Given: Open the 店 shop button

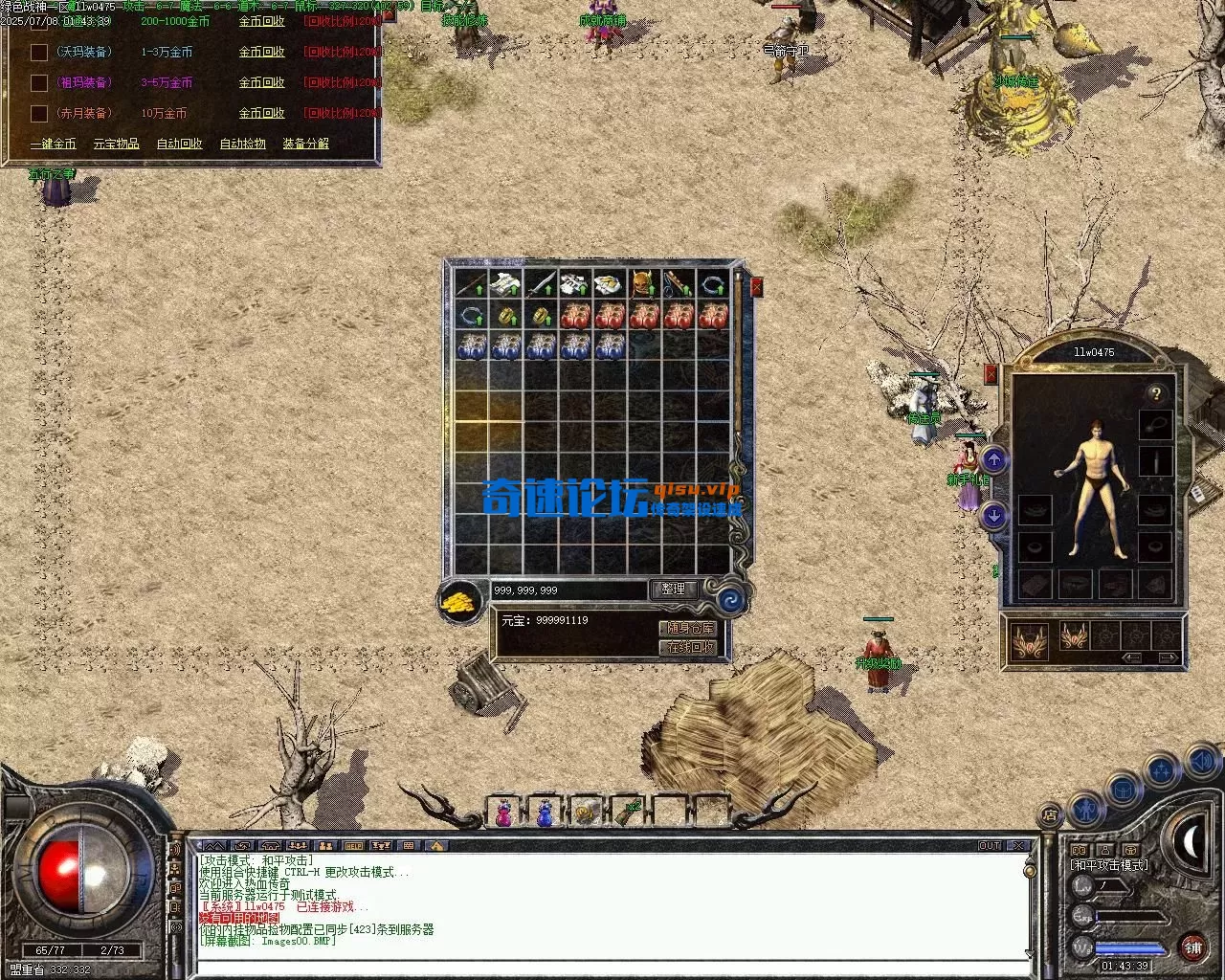Looking at the screenshot, I should pyautogui.click(x=1050, y=815).
